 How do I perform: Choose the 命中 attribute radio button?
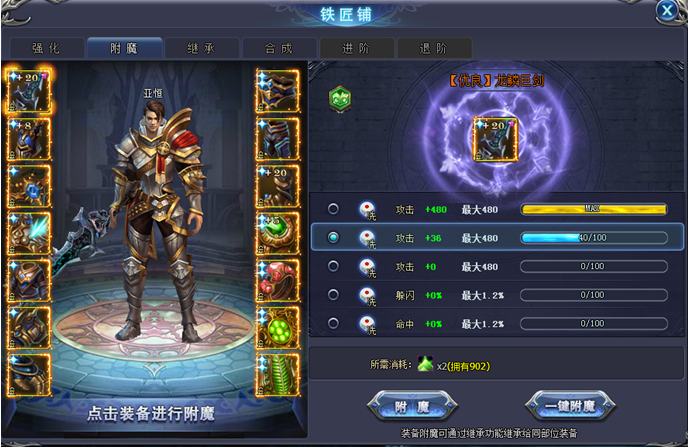pyautogui.click(x=333, y=324)
